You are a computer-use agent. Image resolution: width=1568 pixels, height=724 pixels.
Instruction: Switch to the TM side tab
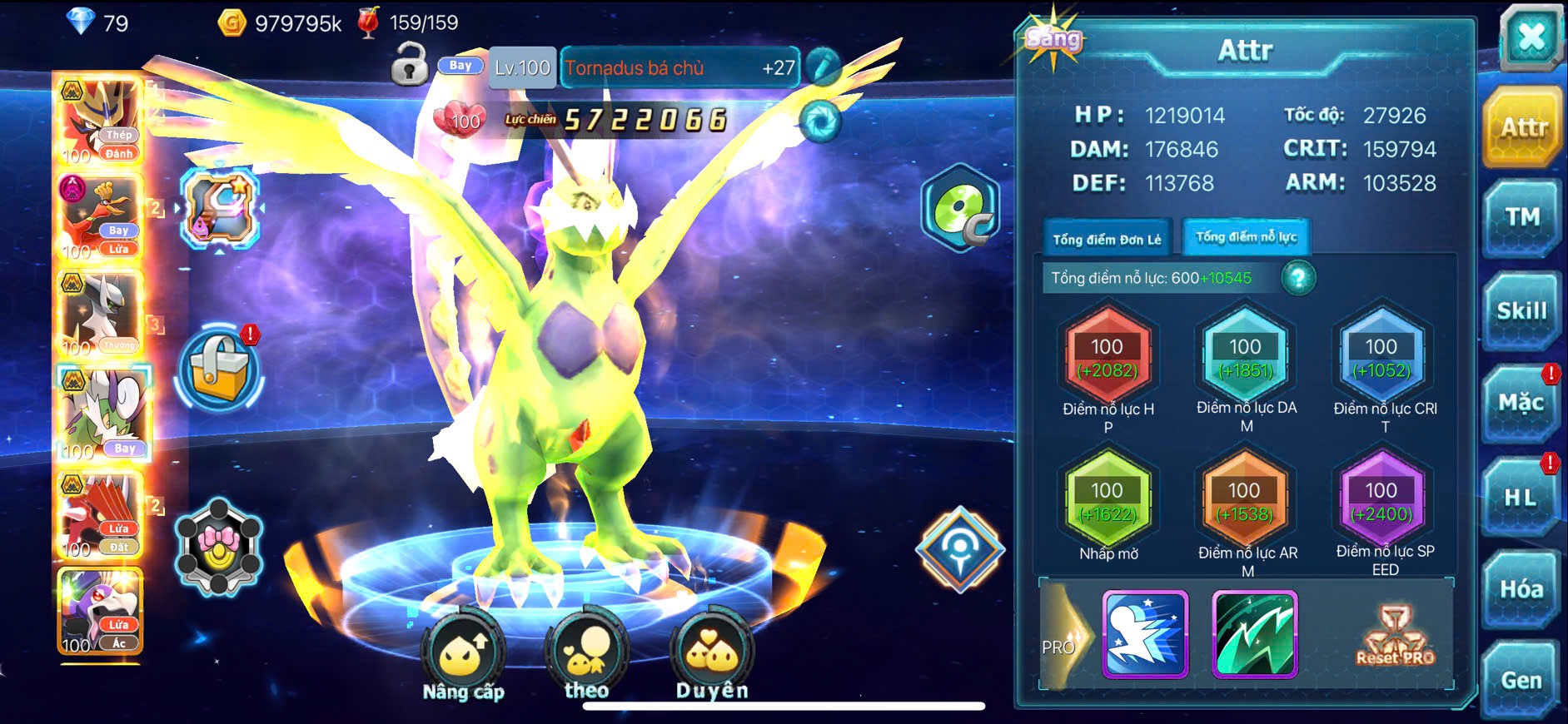click(1521, 218)
